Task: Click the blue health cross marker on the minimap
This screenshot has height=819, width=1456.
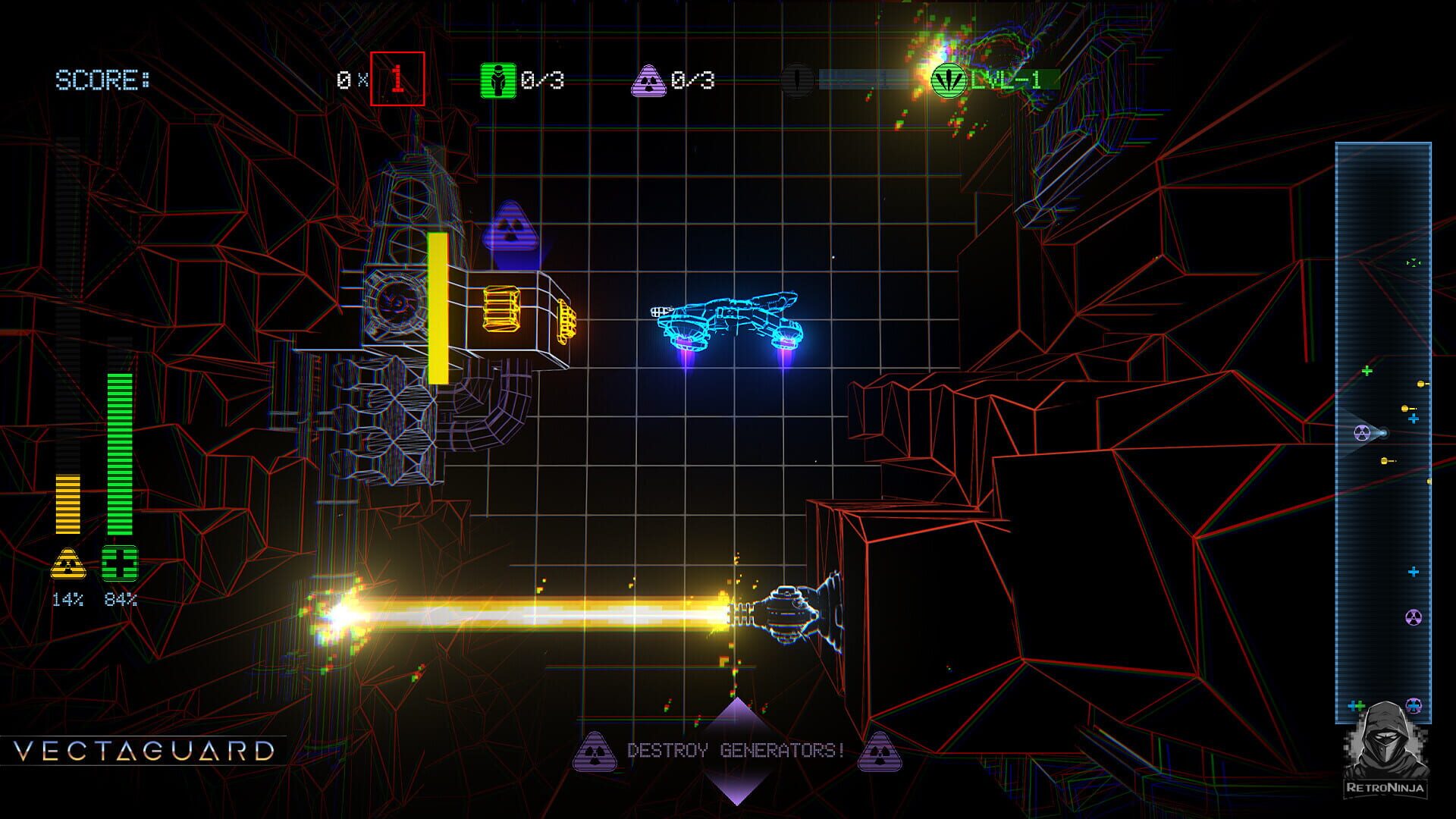Action: pyautogui.click(x=1413, y=417)
